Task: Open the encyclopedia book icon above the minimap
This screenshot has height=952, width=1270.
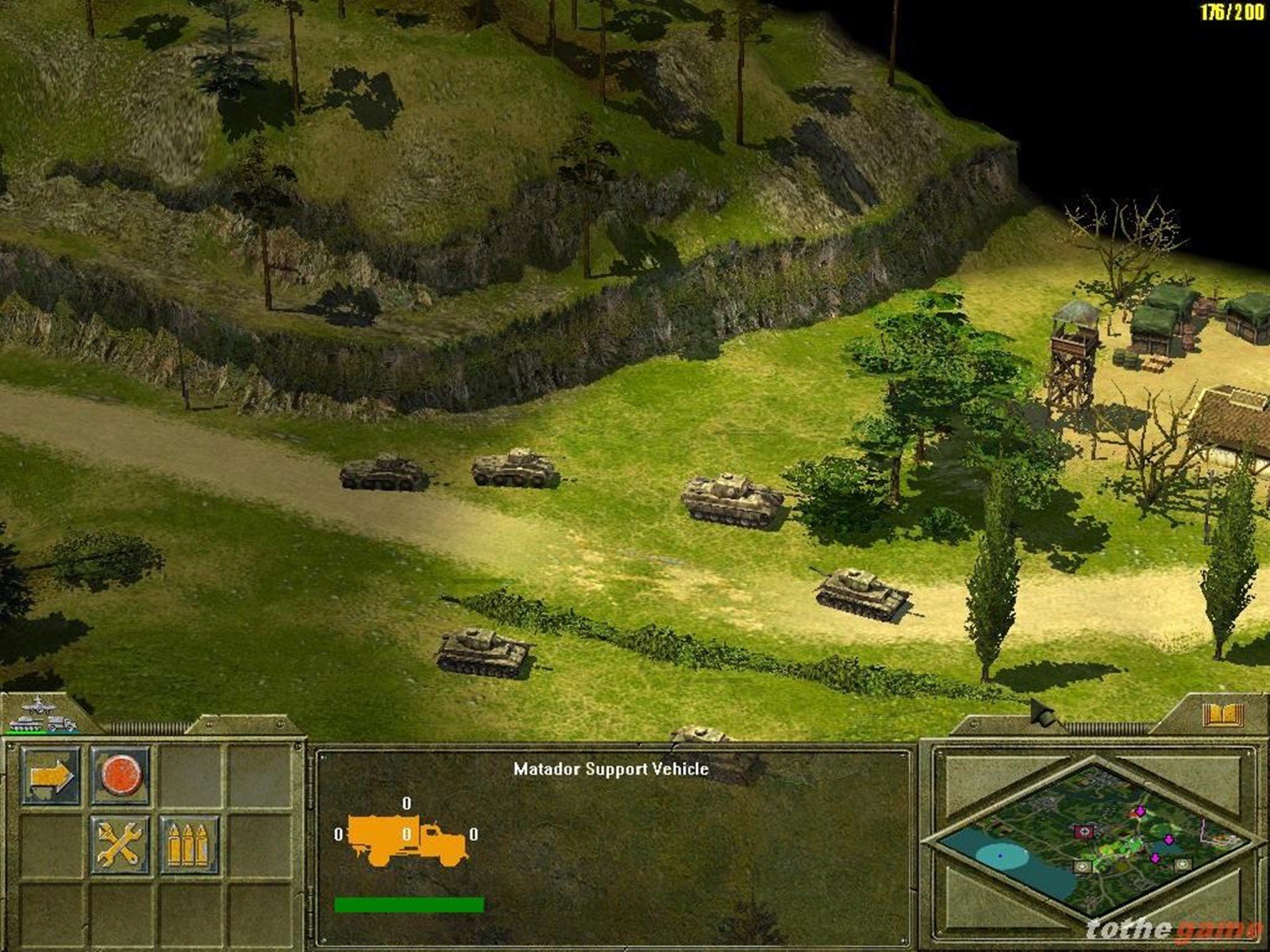Action: (x=1222, y=713)
